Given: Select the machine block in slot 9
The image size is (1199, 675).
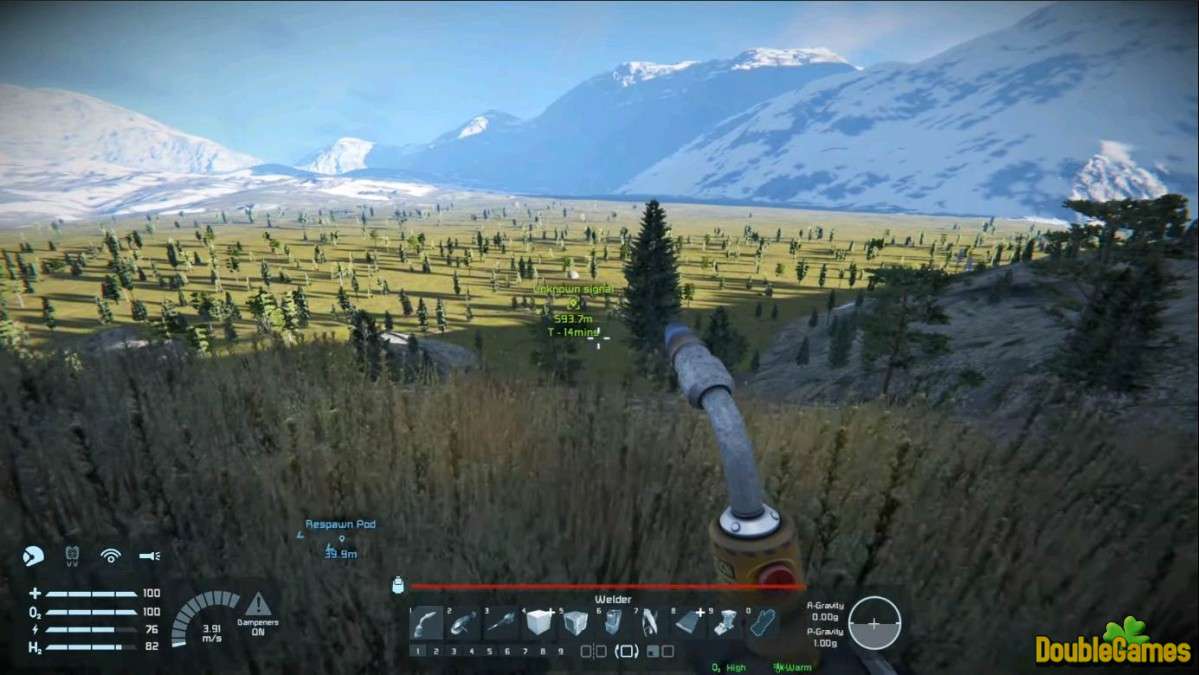Looking at the screenshot, I should click(725, 623).
